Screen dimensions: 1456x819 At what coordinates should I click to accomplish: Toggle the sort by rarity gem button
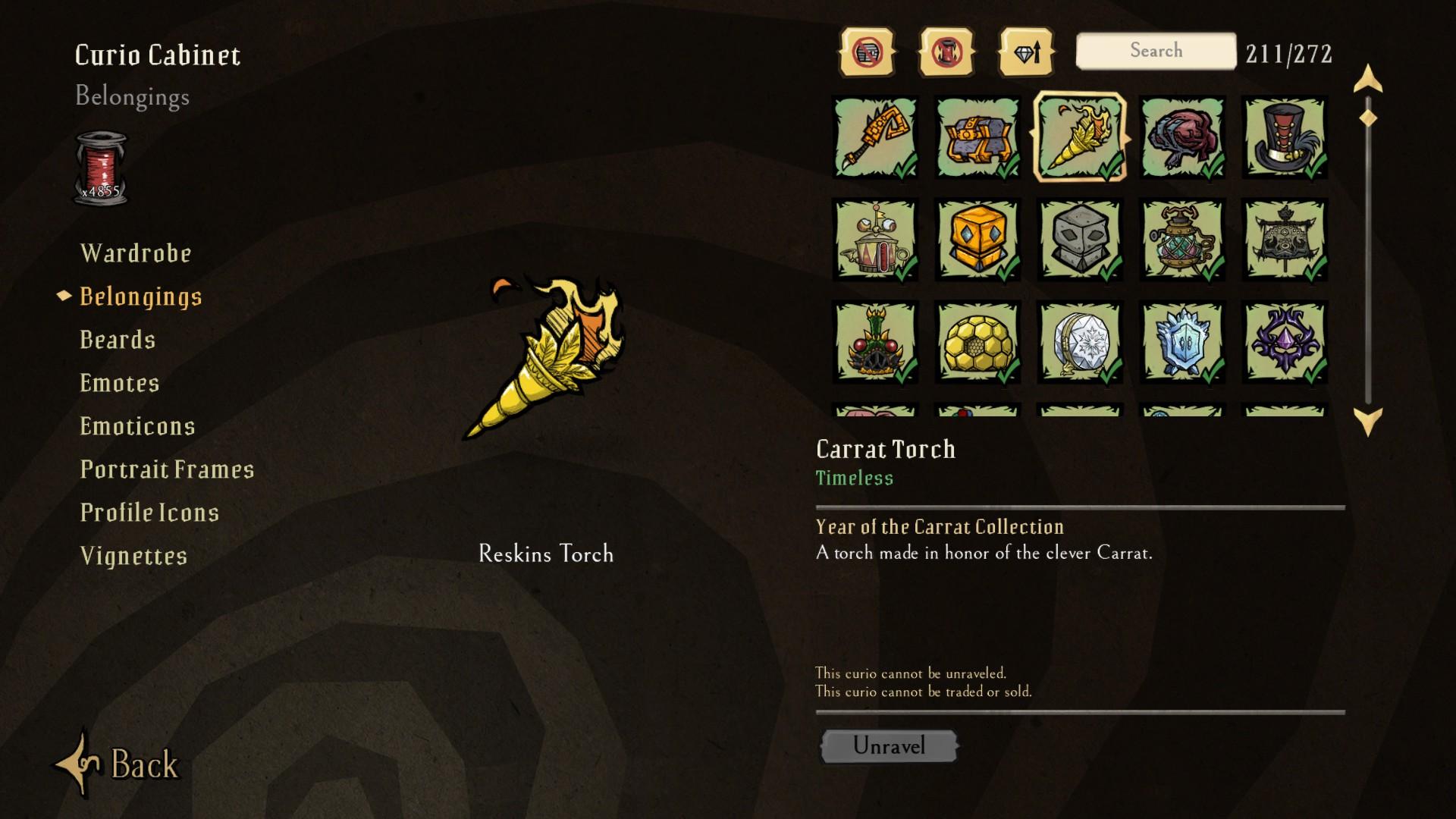point(1027,52)
